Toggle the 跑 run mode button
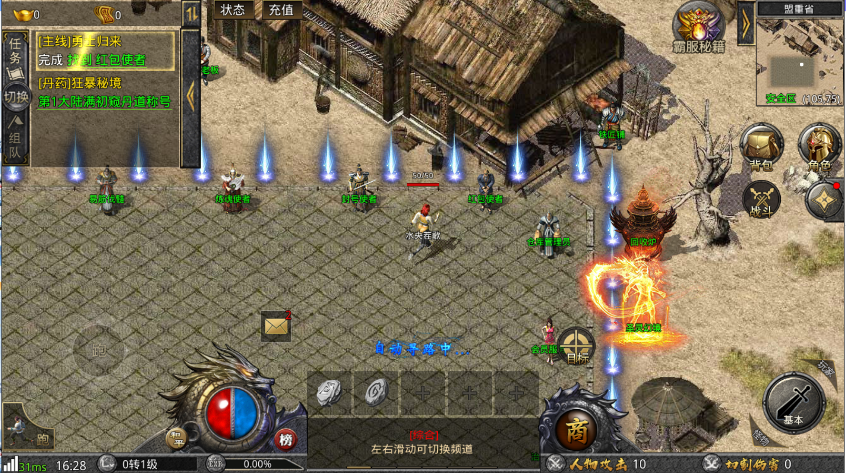 click(42, 437)
